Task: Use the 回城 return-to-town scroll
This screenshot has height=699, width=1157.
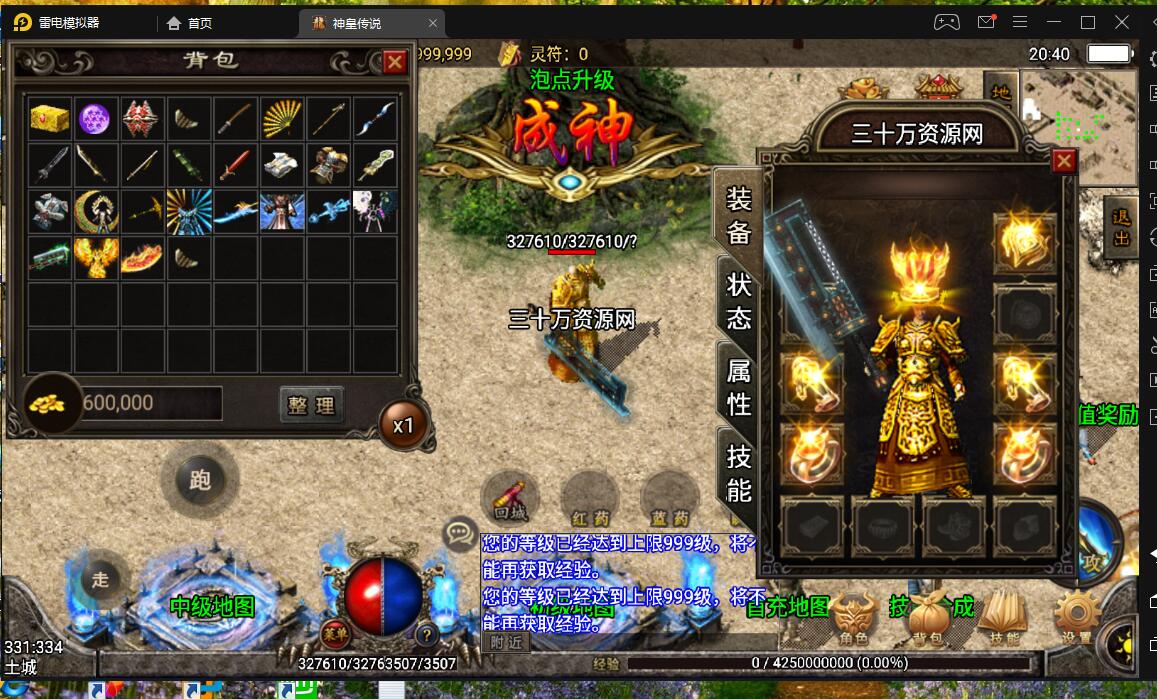Action: point(510,498)
